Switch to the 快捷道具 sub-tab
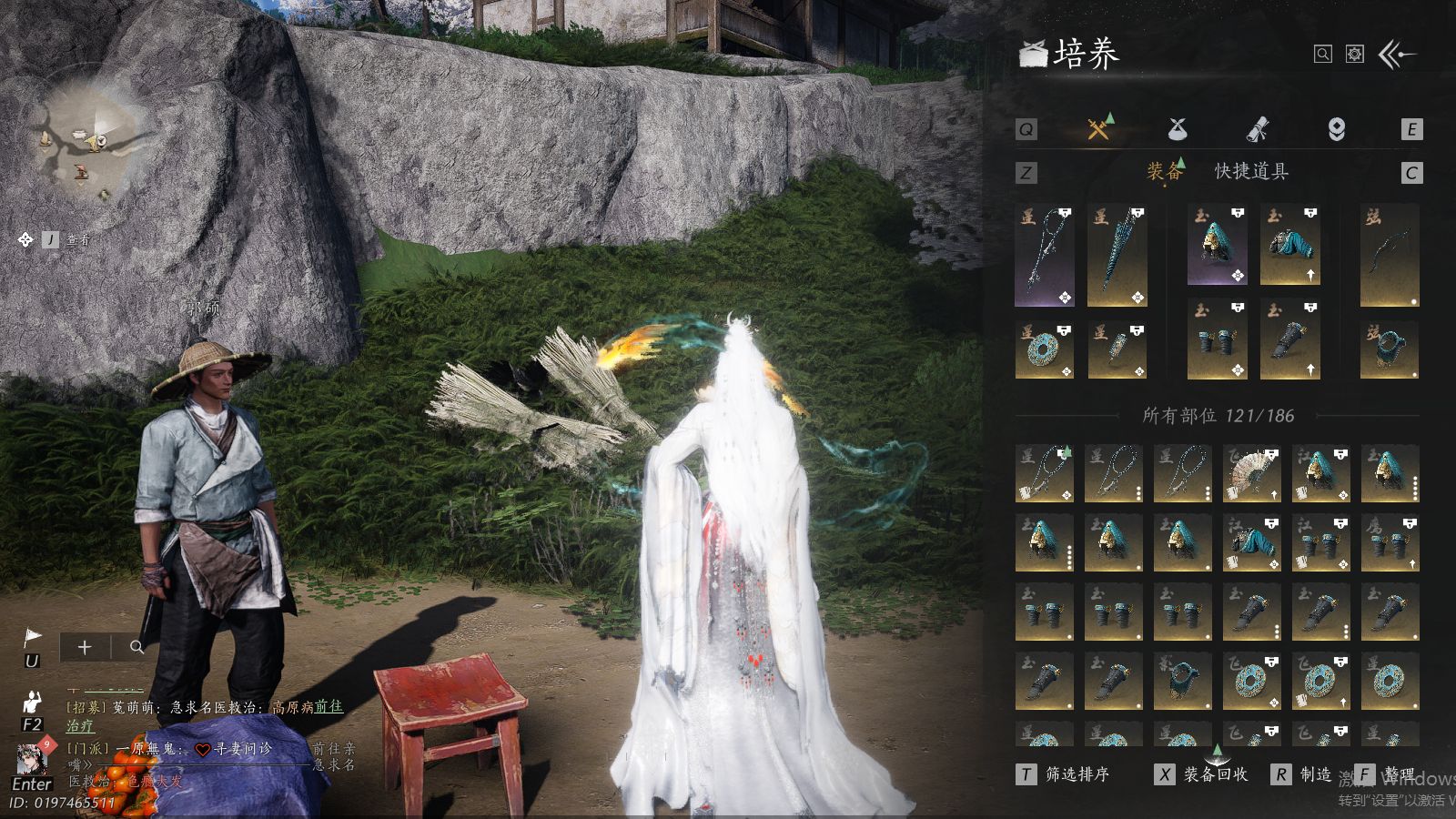 tap(1251, 171)
